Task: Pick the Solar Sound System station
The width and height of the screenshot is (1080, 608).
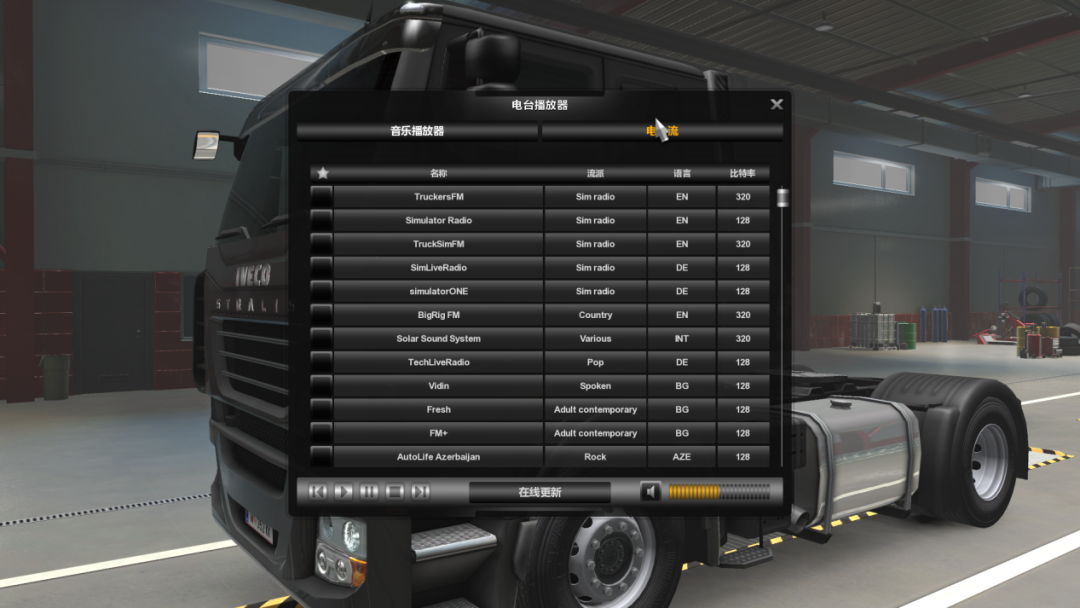Action: (x=439, y=339)
